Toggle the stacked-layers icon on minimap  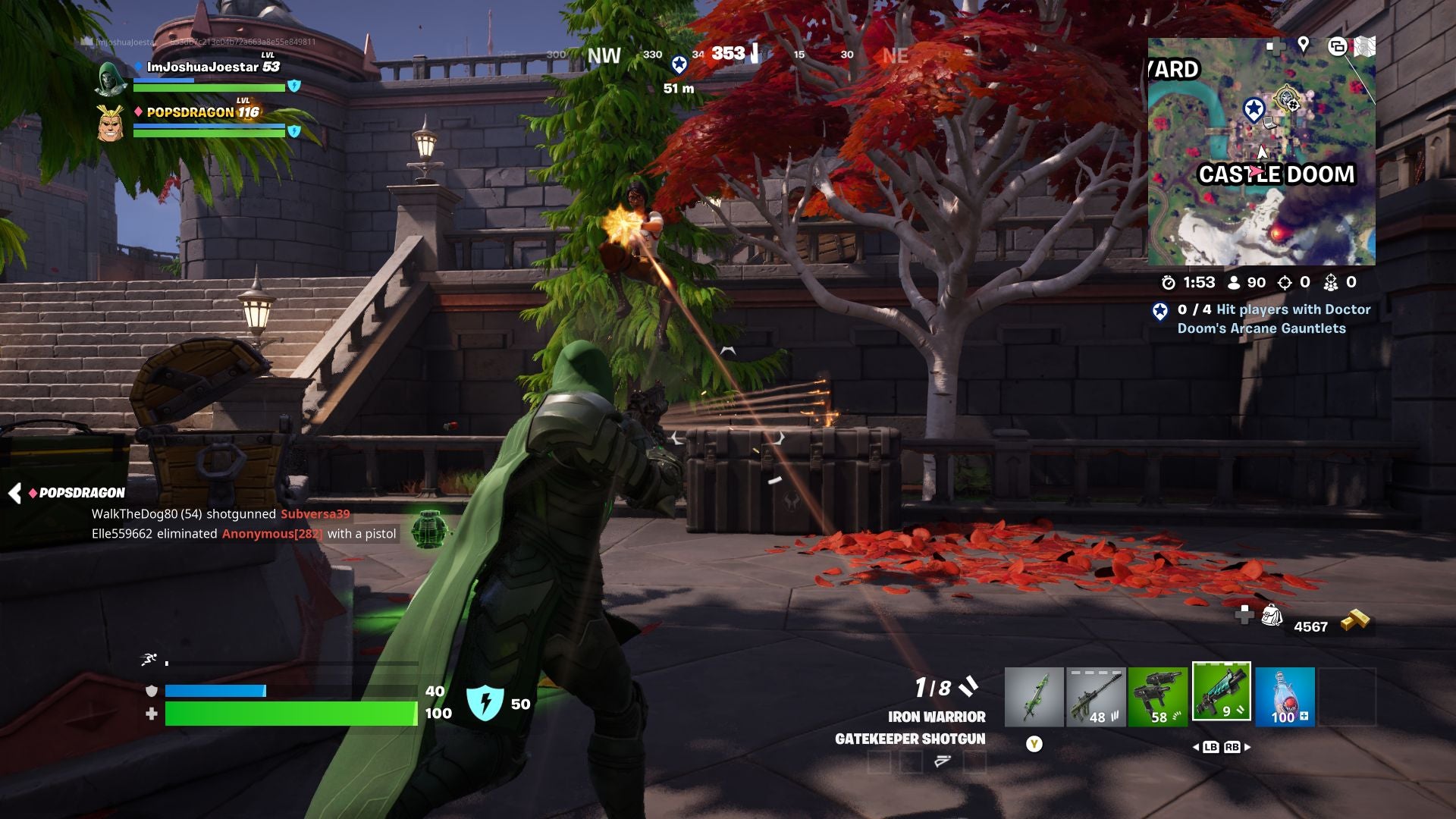(x=1338, y=47)
